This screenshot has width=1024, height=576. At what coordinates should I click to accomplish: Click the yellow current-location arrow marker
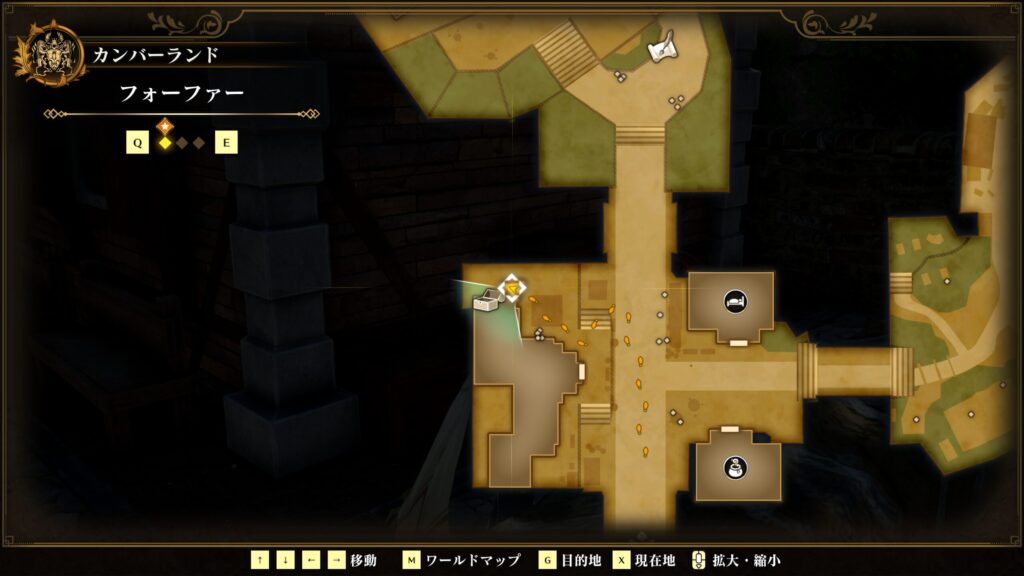coord(513,291)
